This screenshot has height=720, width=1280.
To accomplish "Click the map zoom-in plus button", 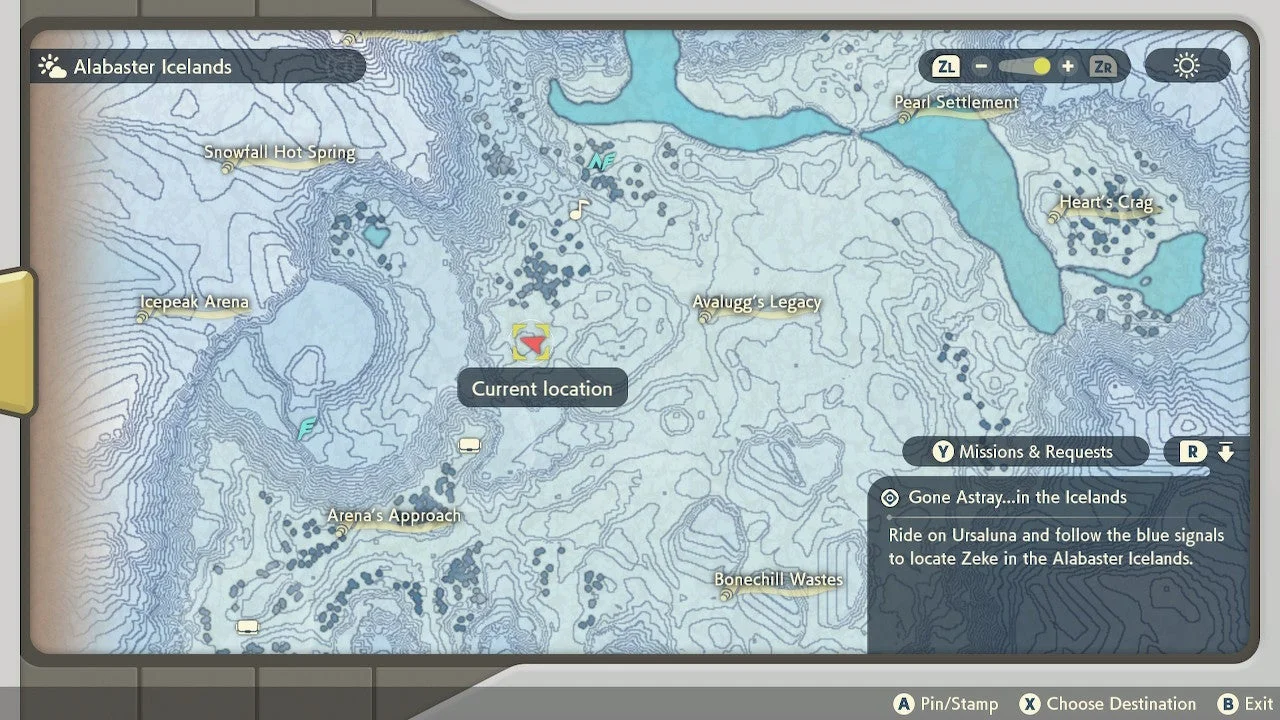I will (1068, 67).
